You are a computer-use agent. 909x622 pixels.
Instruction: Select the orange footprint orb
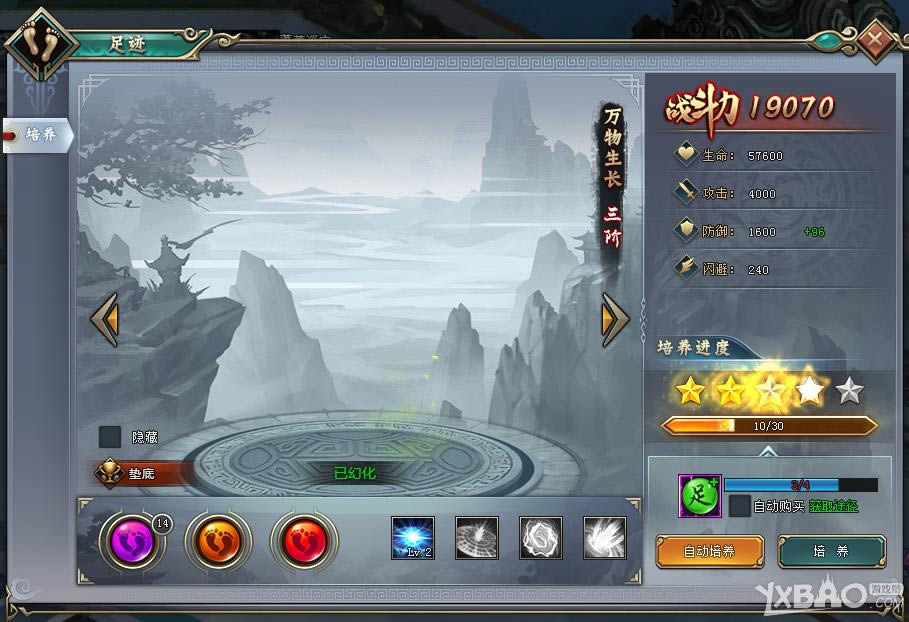pos(214,541)
